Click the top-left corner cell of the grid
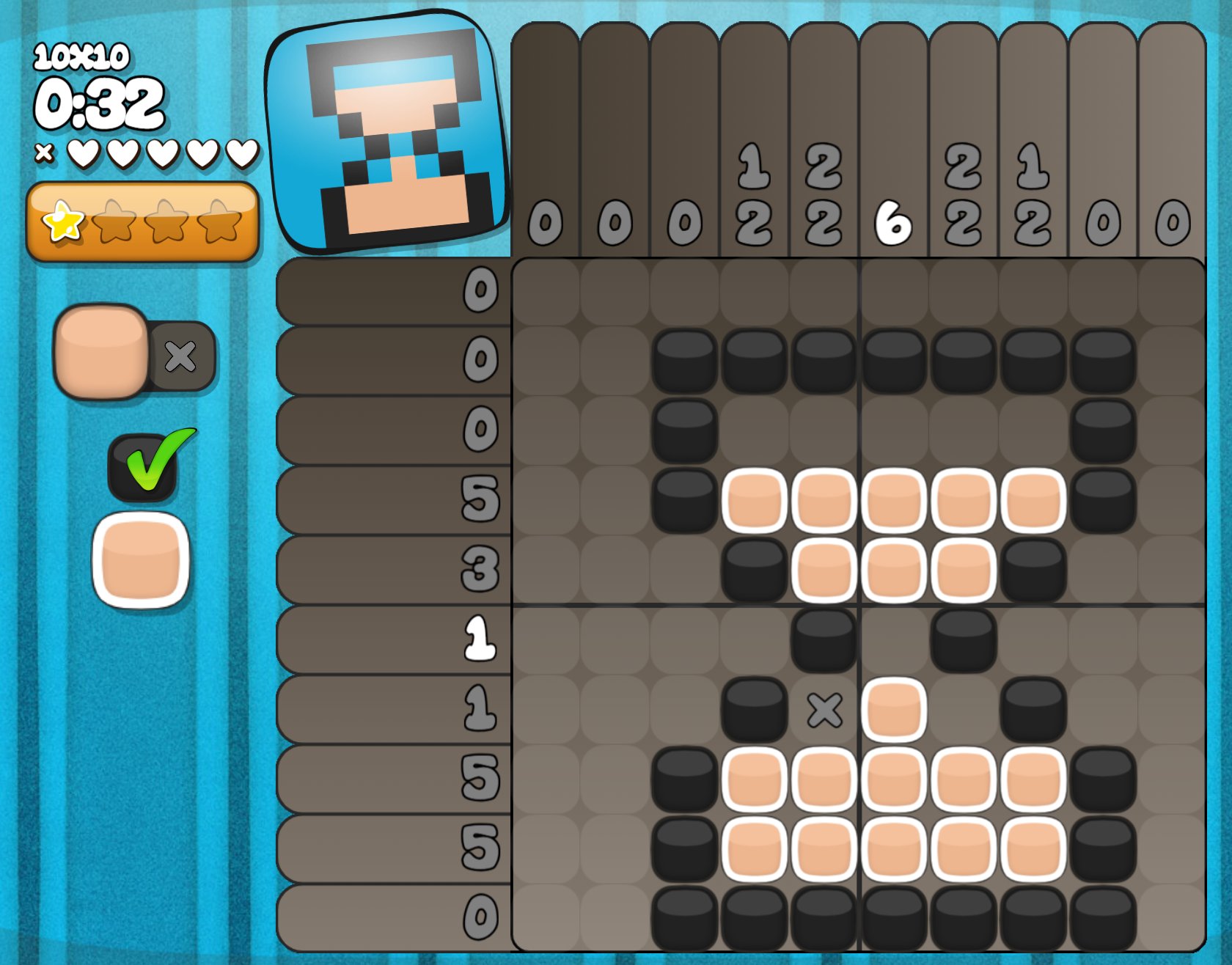This screenshot has width=1232, height=965. click(546, 292)
